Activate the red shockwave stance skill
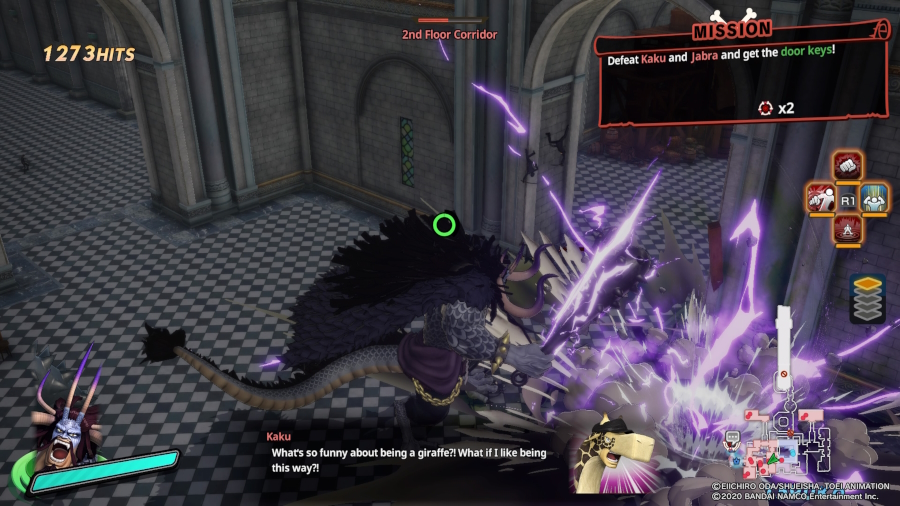 (848, 229)
